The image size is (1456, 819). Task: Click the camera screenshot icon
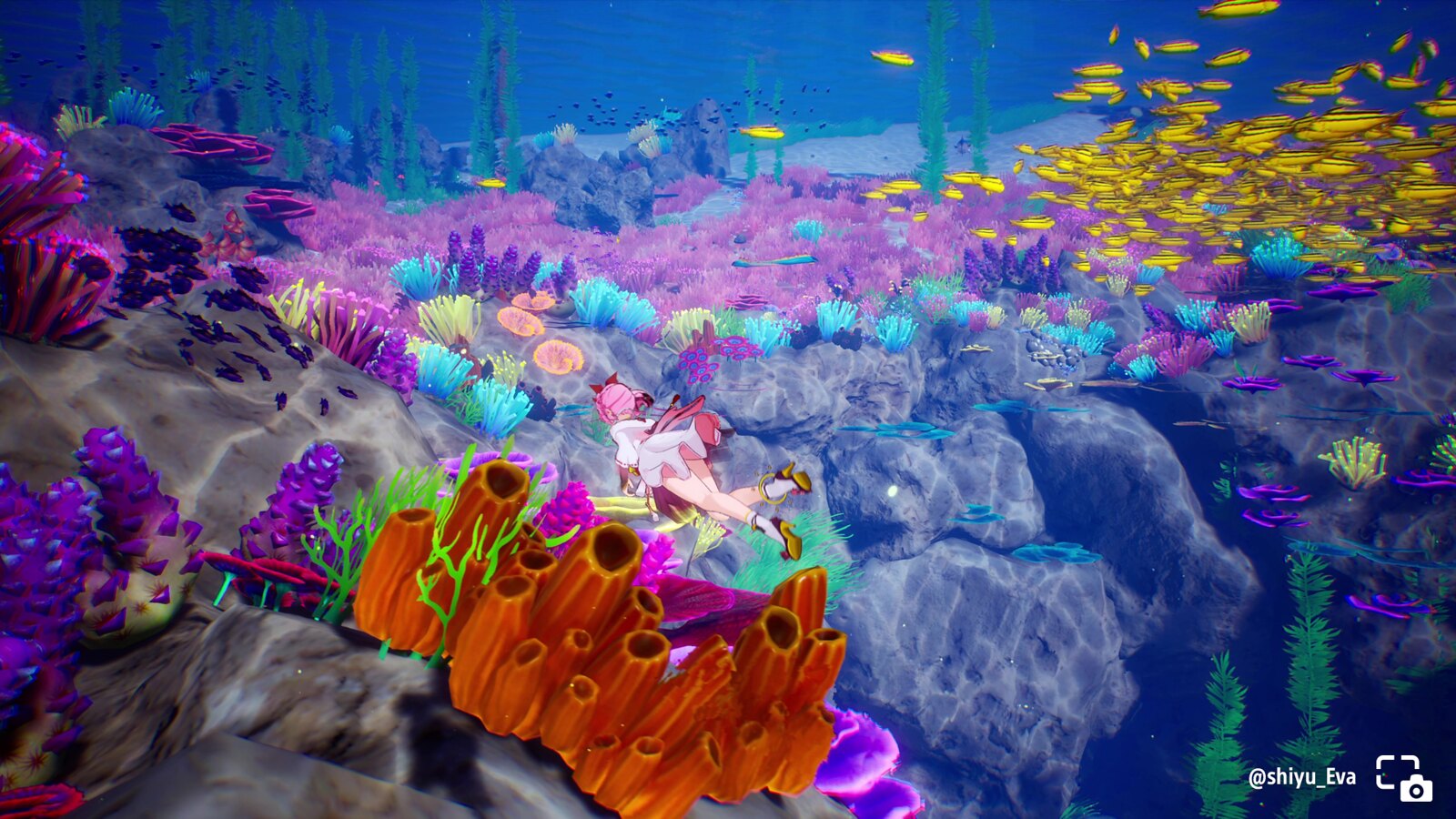click(x=1403, y=777)
